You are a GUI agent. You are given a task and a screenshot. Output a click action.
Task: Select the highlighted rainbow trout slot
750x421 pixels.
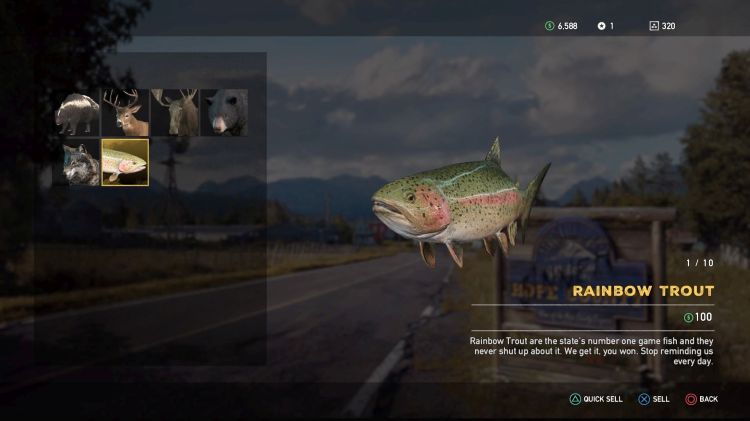126,162
